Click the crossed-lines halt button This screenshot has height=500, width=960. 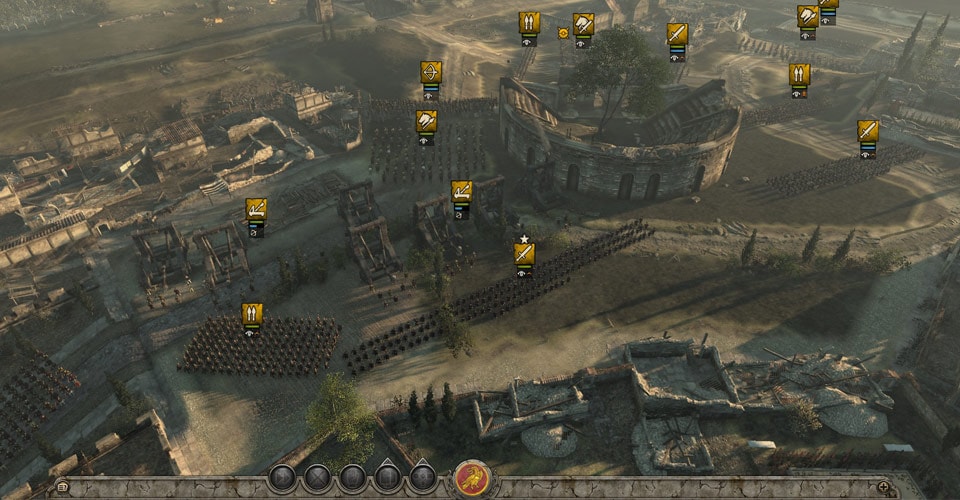[x=317, y=477]
